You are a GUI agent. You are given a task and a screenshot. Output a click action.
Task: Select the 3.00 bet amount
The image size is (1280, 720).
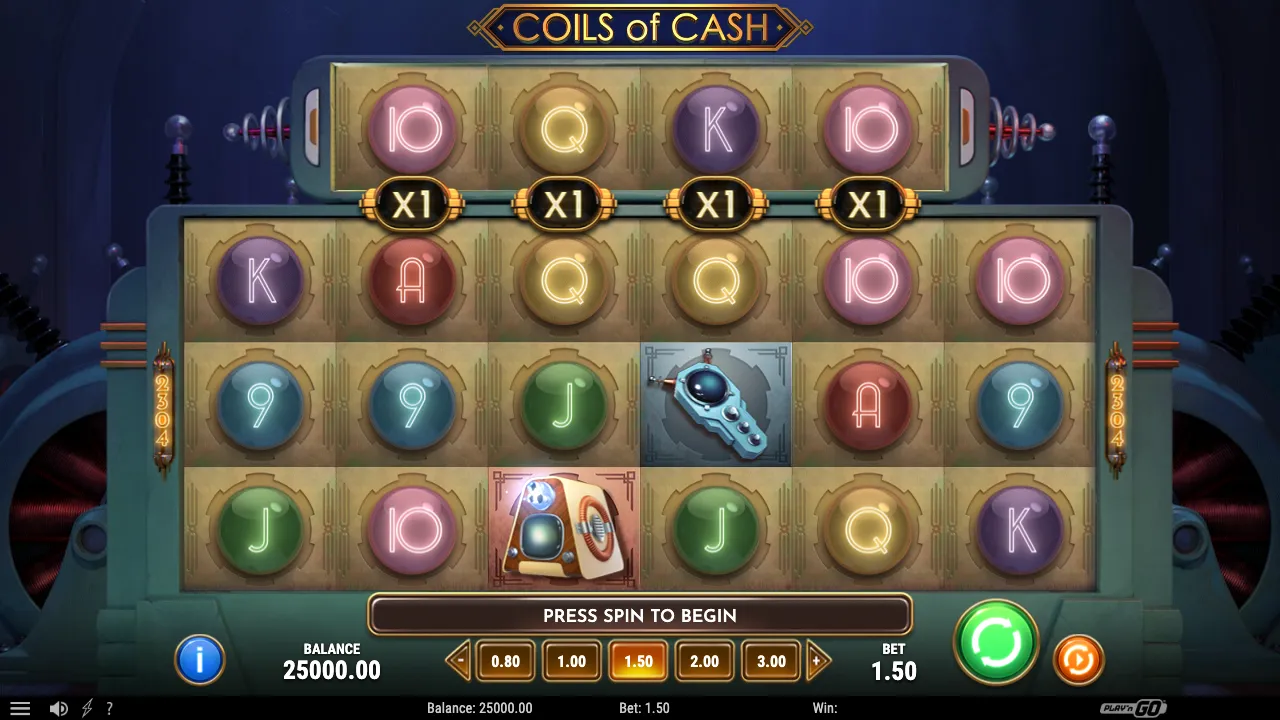(770, 660)
